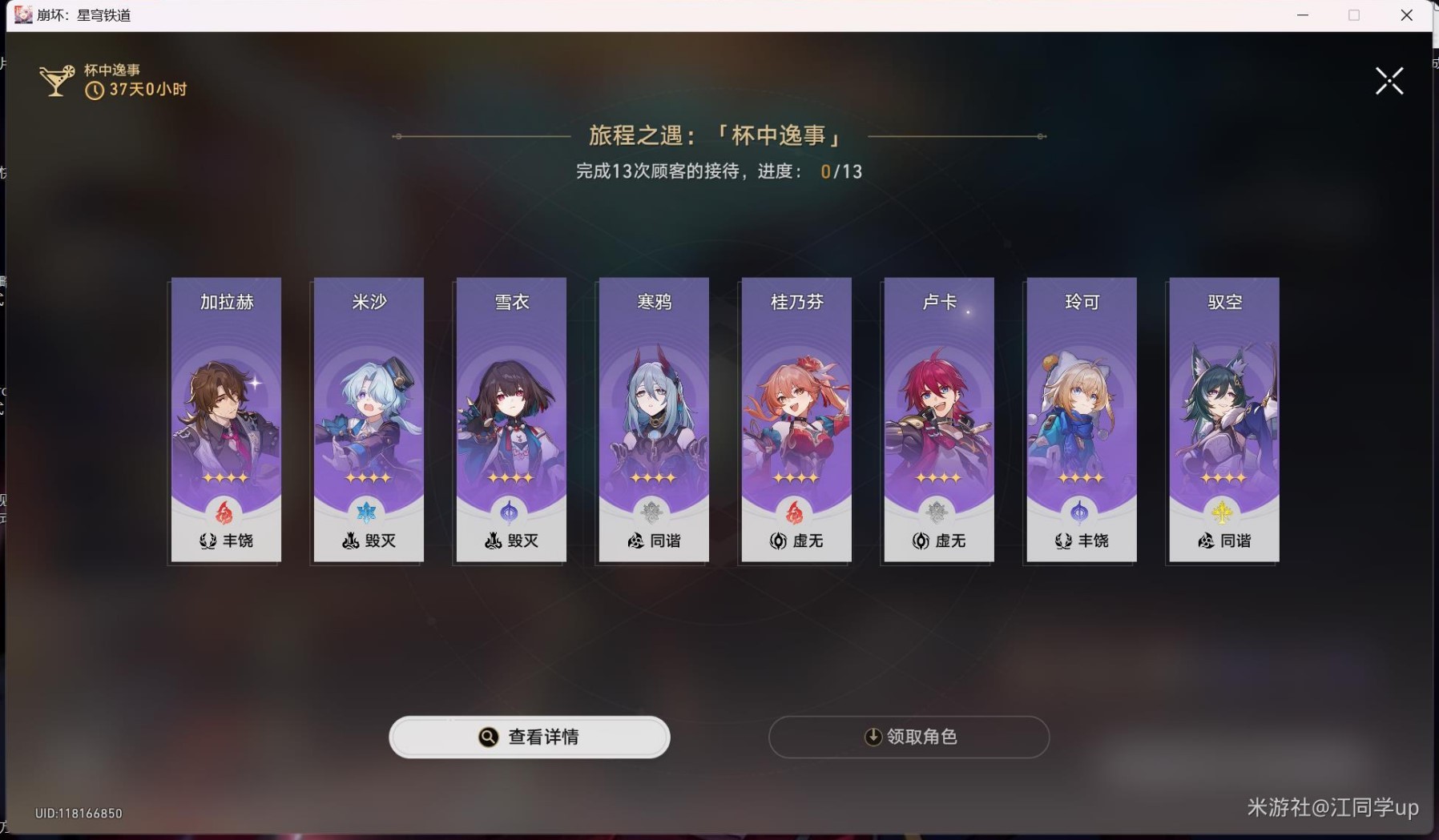Choose the 寒鸦 character card
This screenshot has width=1439, height=840.
tap(653, 419)
